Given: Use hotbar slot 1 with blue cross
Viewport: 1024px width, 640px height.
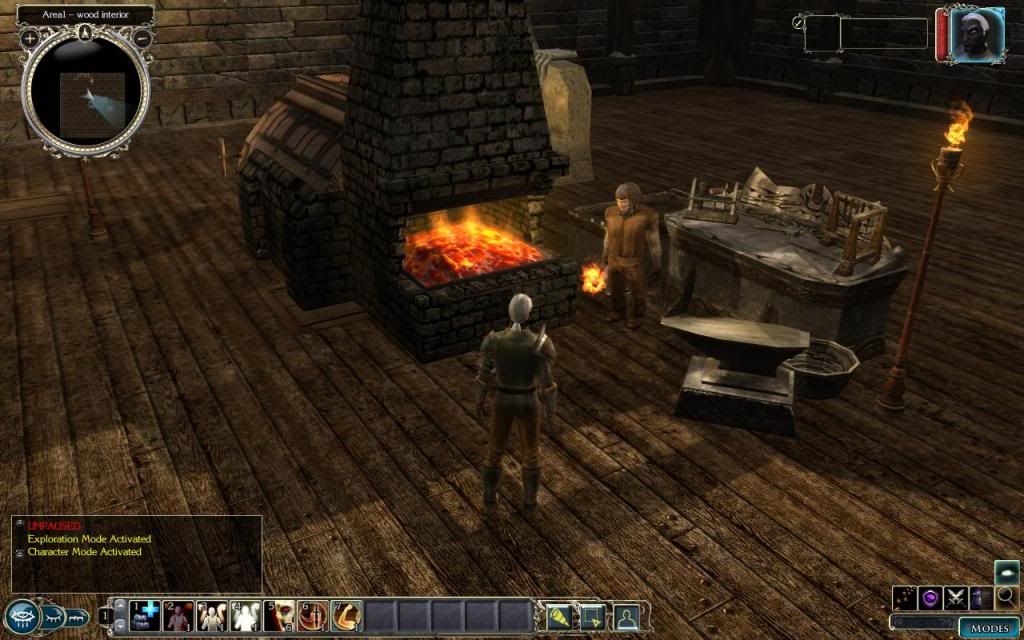Looking at the screenshot, I should (x=146, y=616).
